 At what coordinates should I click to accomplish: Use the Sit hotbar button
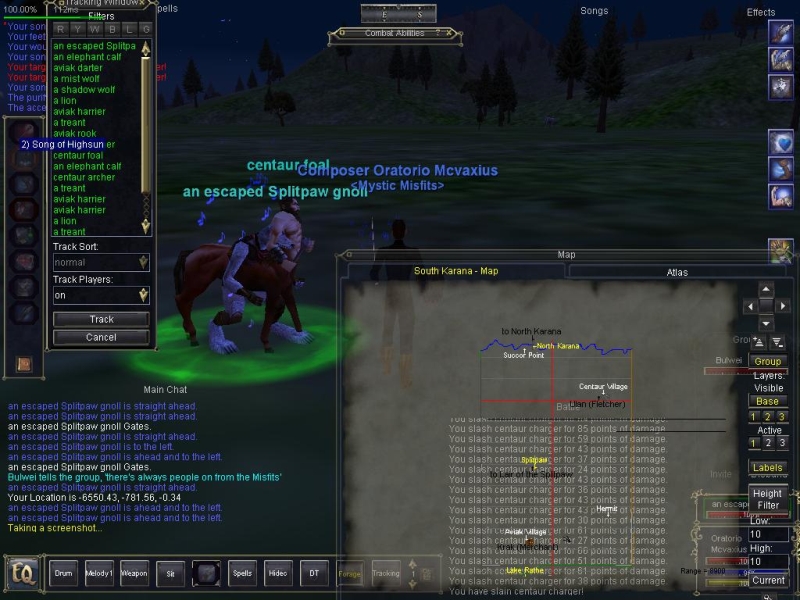(170, 574)
